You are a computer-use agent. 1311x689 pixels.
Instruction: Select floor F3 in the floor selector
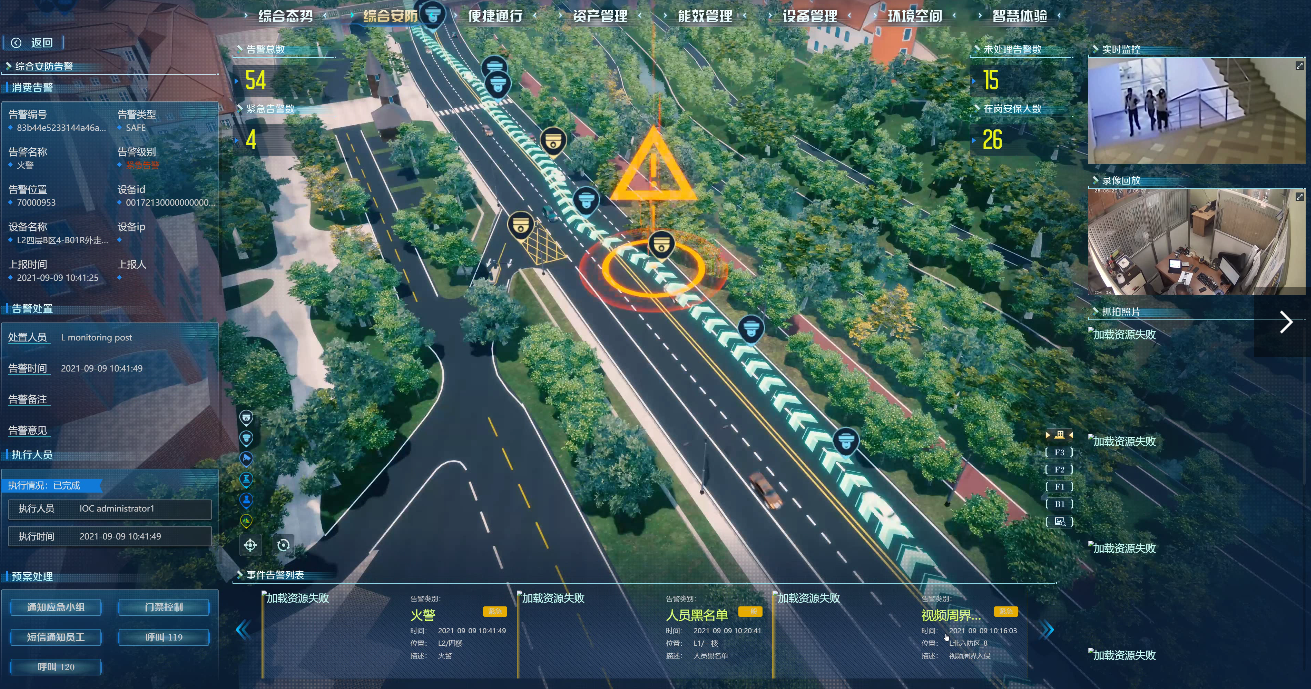(x=1059, y=452)
